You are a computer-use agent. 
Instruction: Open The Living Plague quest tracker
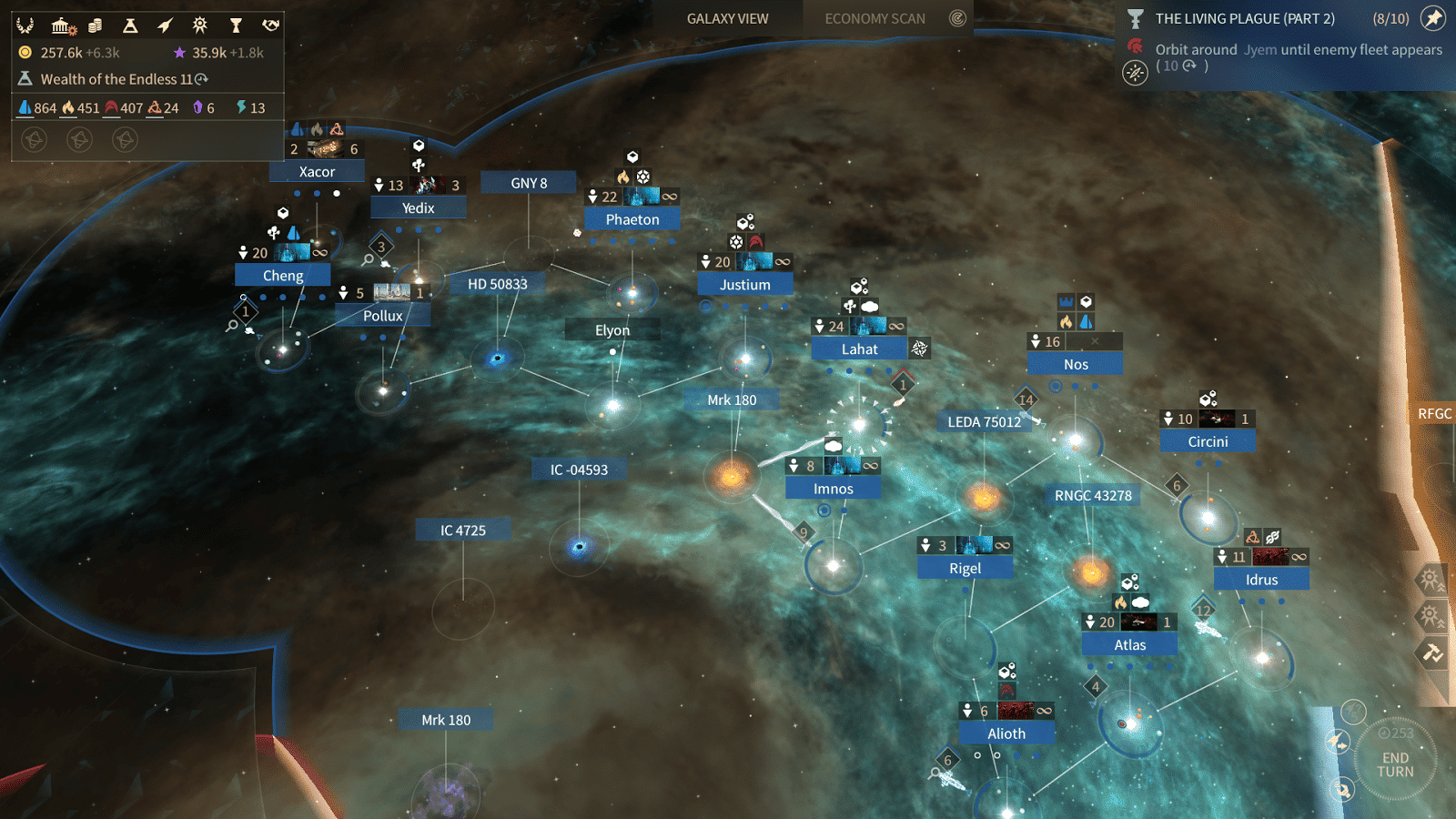[1244, 18]
